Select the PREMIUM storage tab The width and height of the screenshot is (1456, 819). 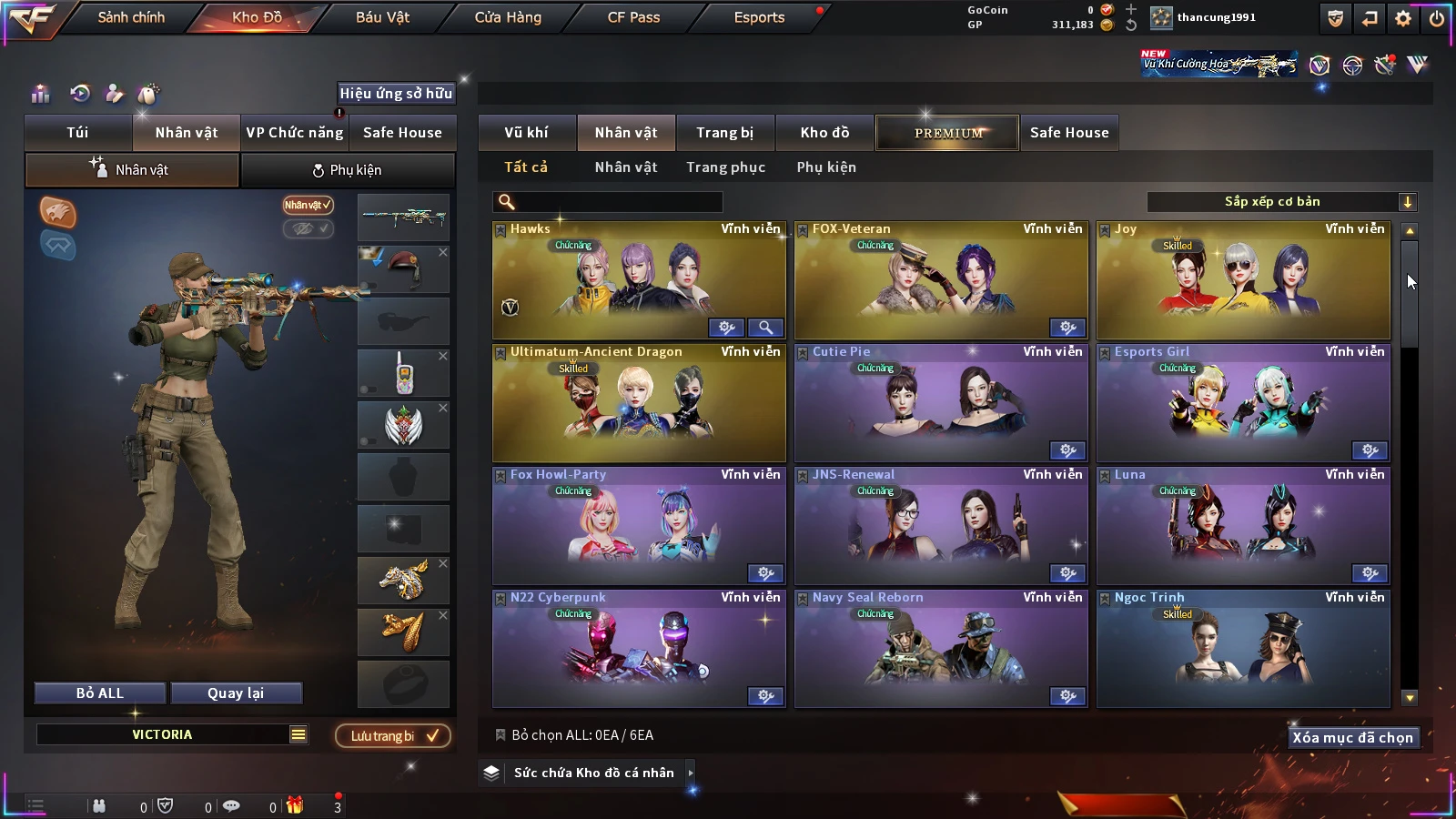tap(948, 133)
